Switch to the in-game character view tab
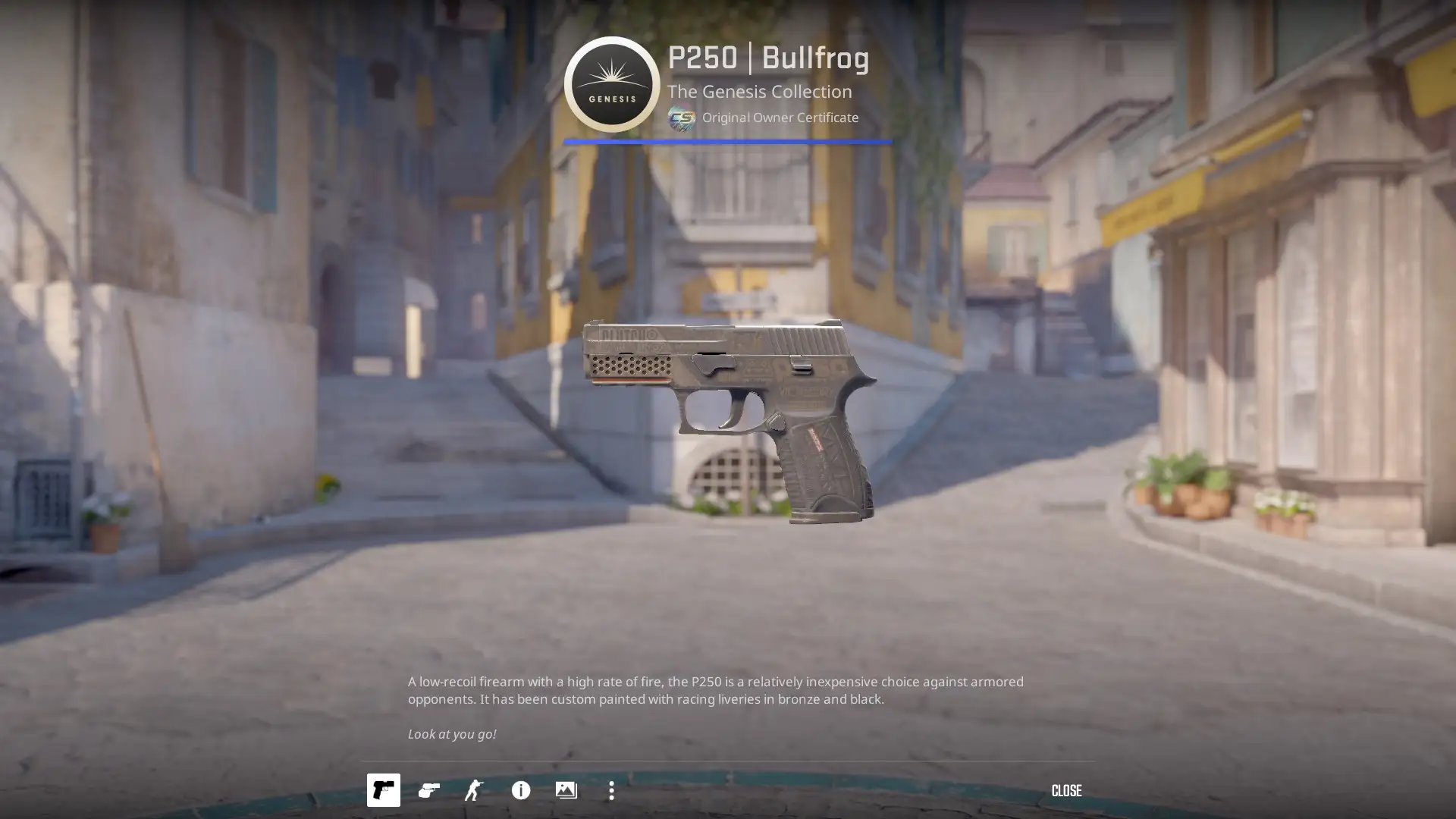The image size is (1456, 819). [x=474, y=791]
